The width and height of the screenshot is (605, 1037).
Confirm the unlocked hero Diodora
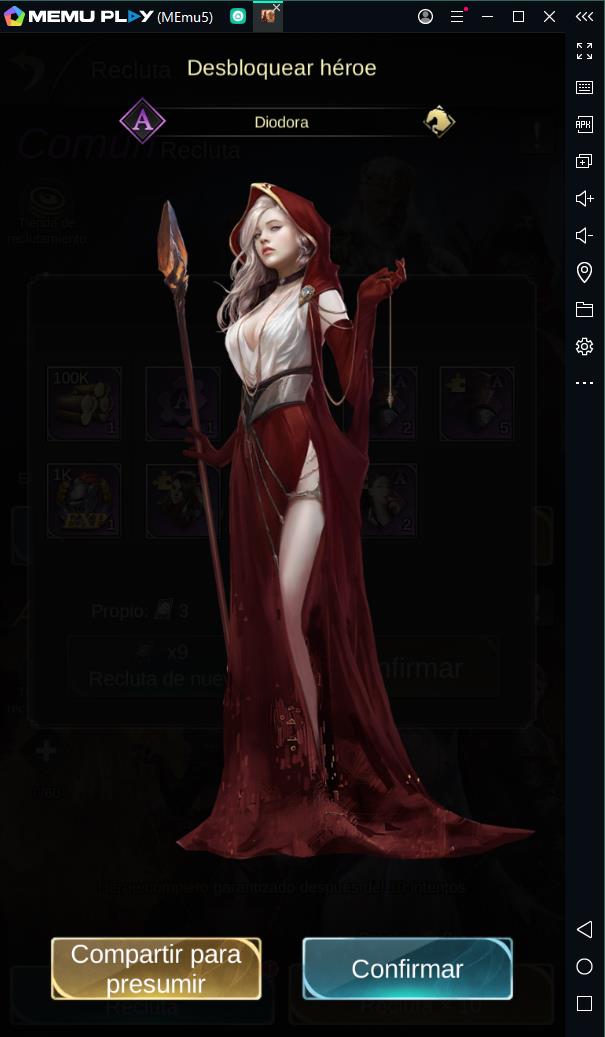pos(407,968)
